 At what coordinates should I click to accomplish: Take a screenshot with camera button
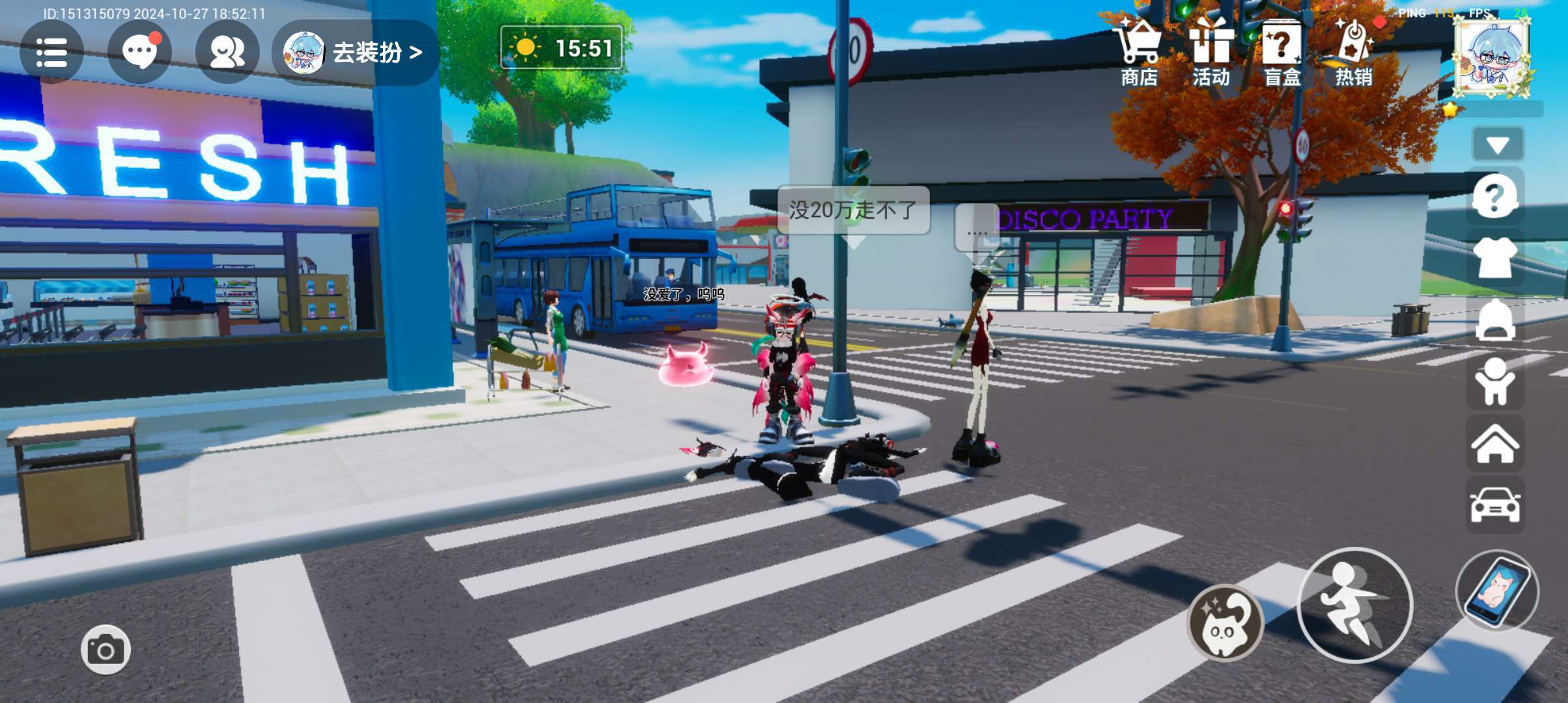coord(105,650)
